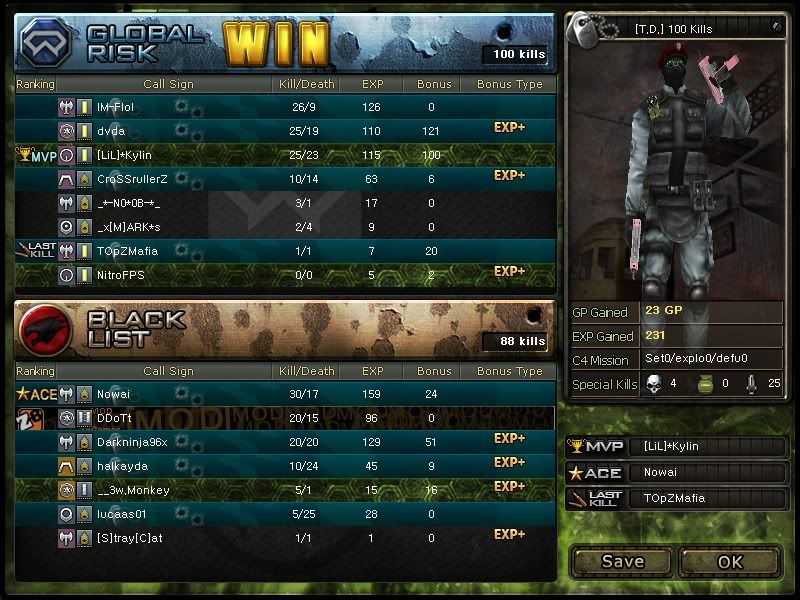Select the _x[M]ARK+s player row

(x=128, y=227)
